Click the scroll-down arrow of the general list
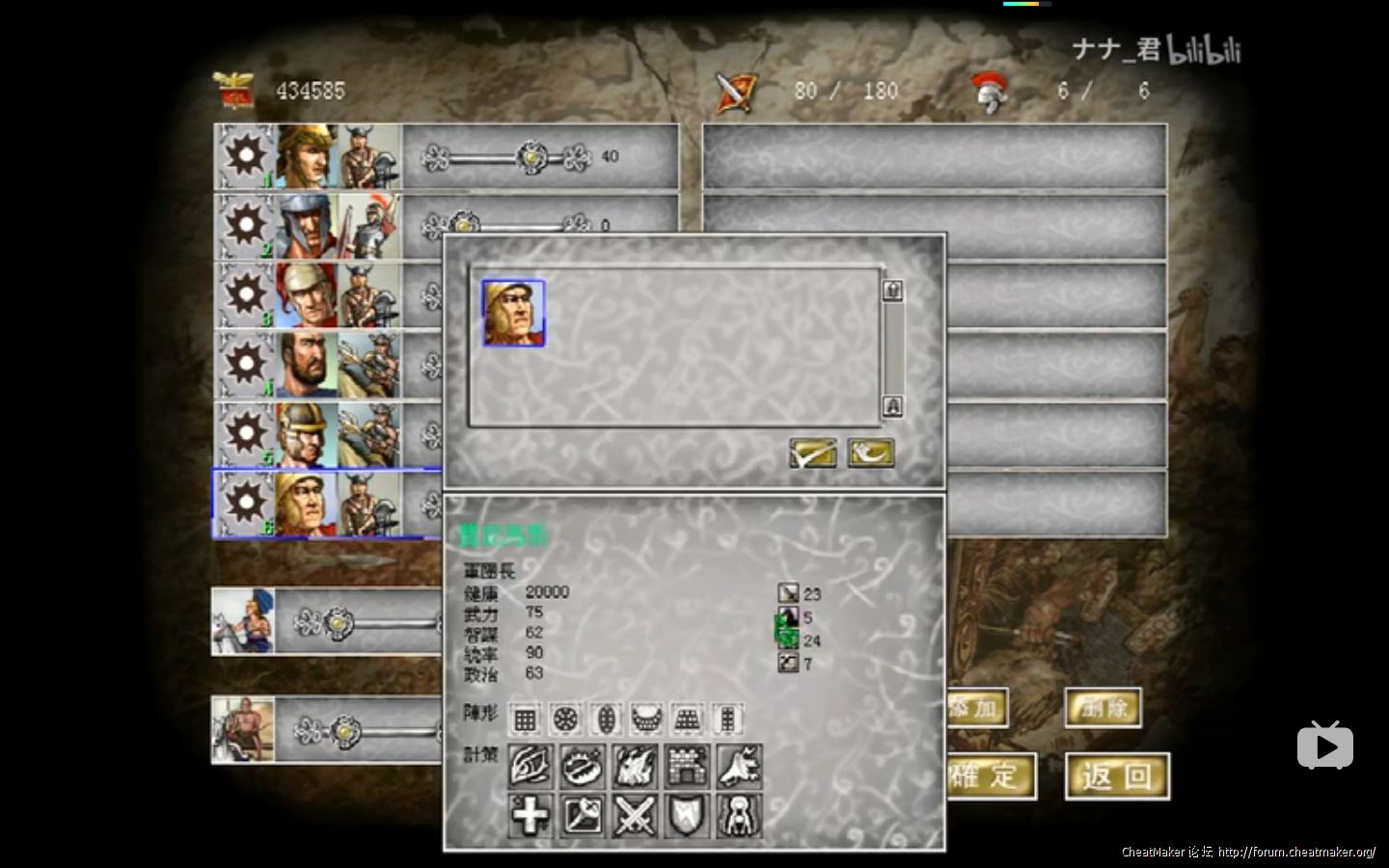The width and height of the screenshot is (1389, 868). [x=892, y=406]
